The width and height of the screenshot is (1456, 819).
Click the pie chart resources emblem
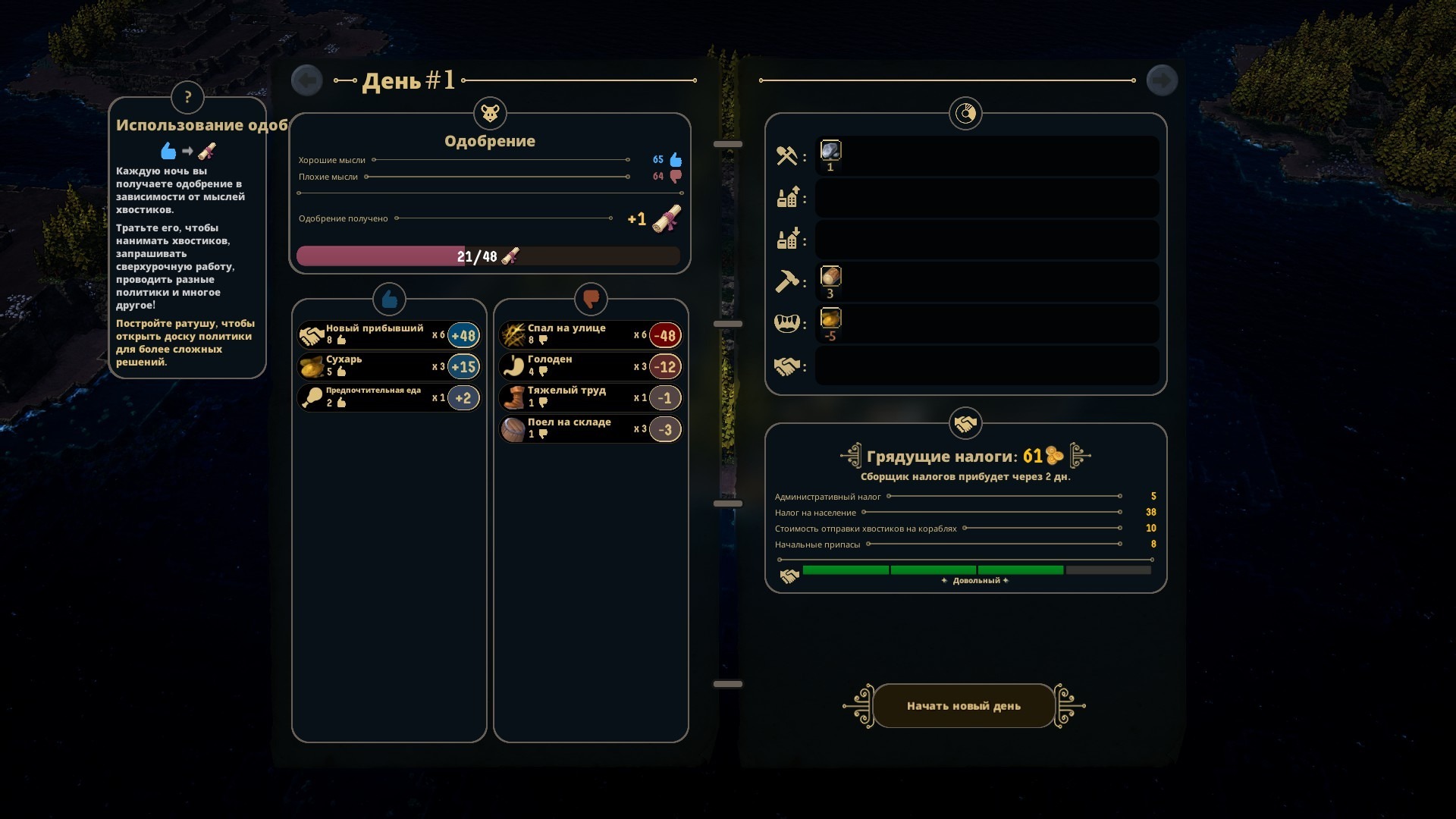tap(965, 114)
